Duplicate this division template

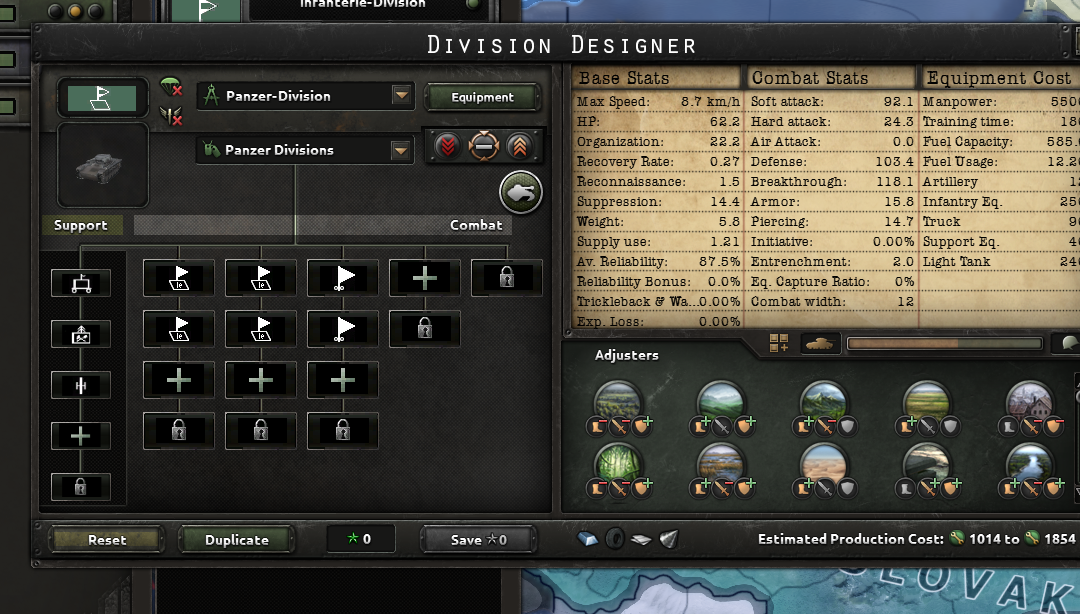(237, 540)
